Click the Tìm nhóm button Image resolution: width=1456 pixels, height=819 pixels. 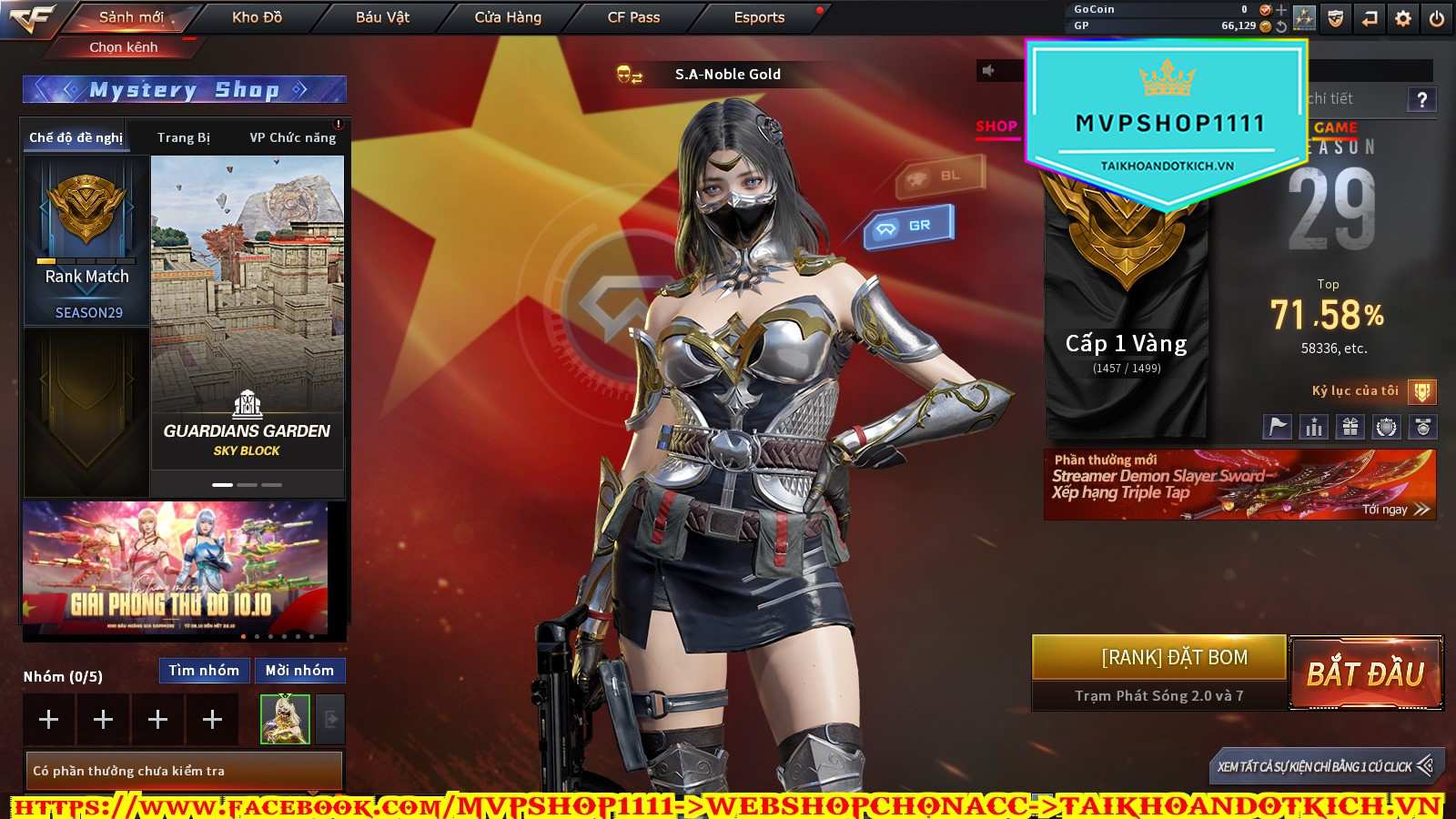[x=204, y=671]
